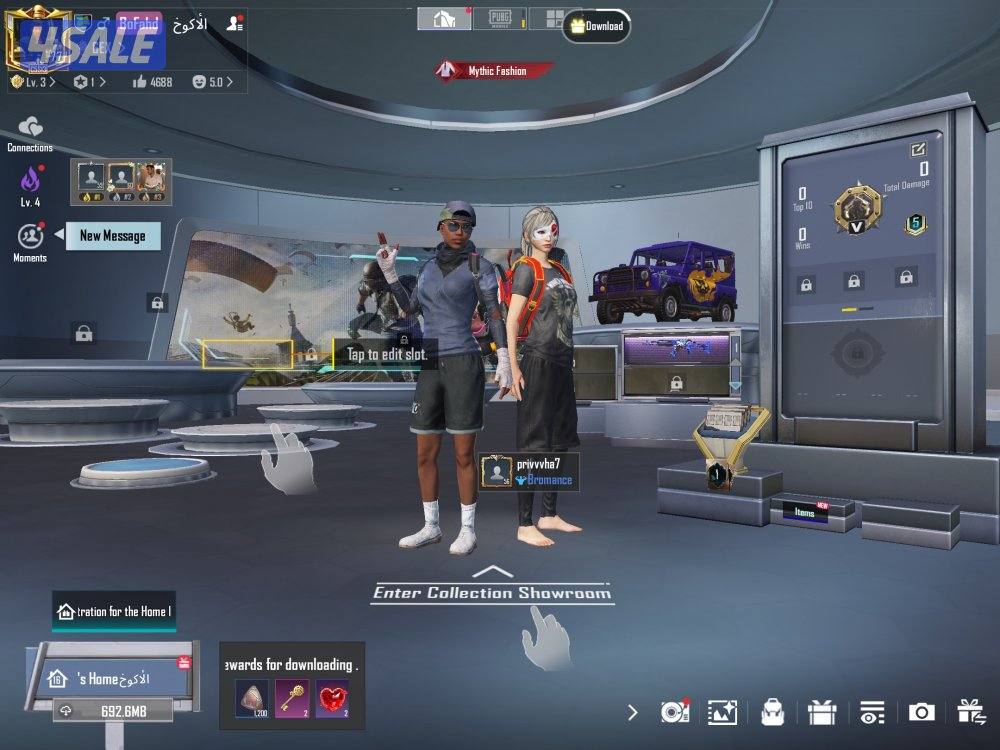Open the backpack inventory icon
Screen dimensions: 1000x750
(x=771, y=712)
